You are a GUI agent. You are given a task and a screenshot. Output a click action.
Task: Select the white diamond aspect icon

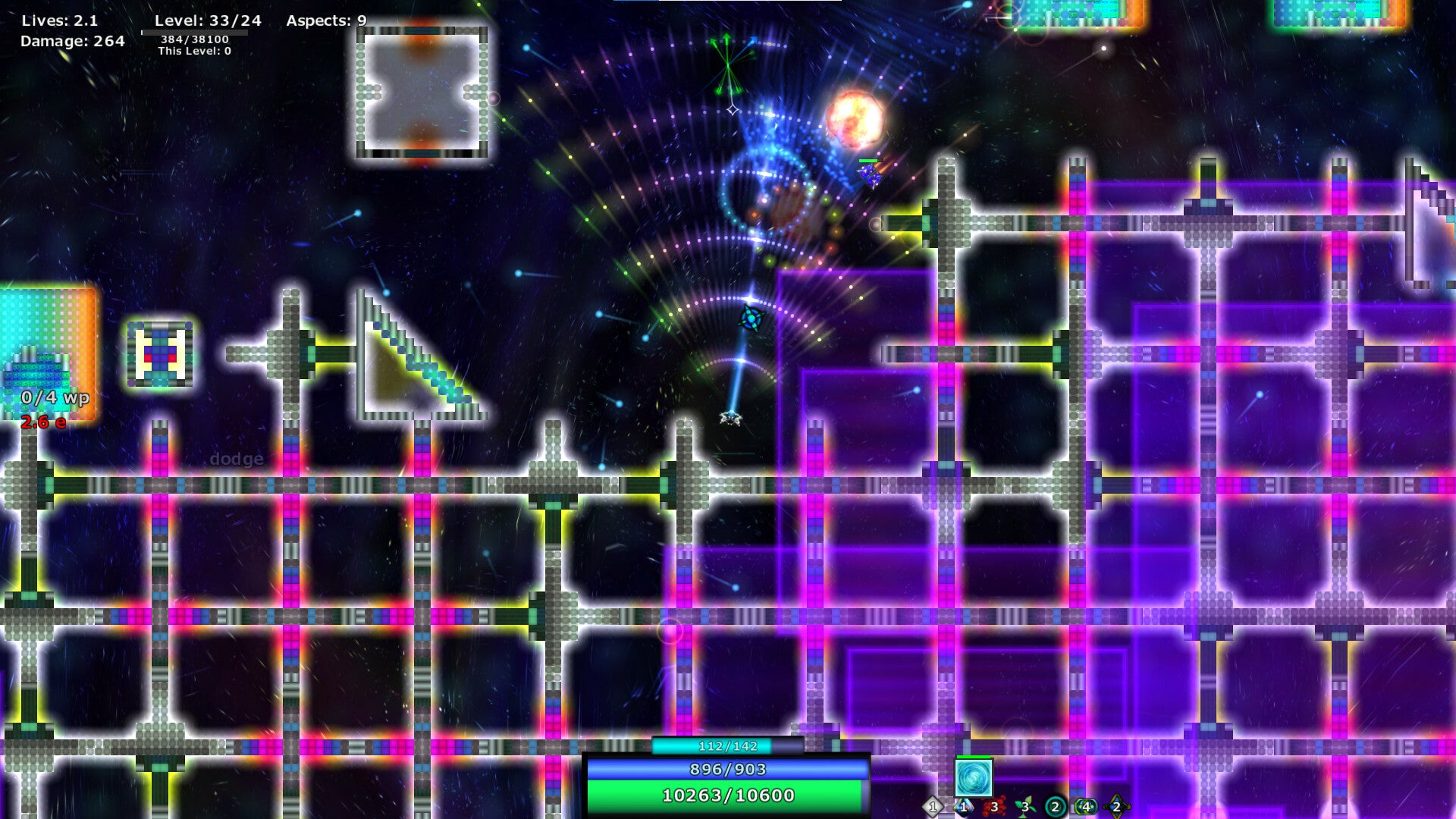933,807
